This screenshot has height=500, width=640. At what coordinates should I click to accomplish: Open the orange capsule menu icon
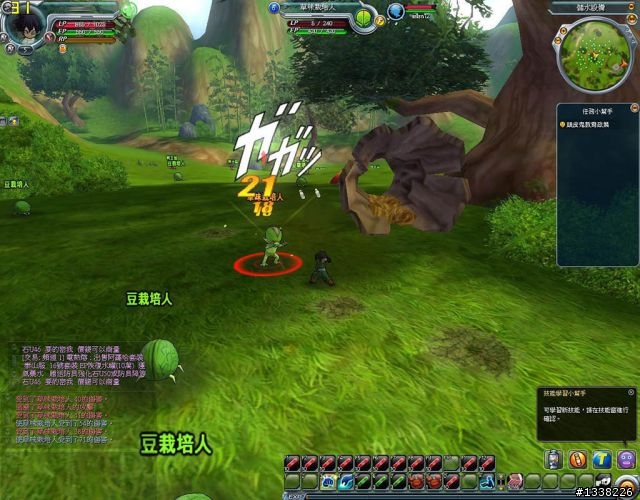[x=577, y=458]
